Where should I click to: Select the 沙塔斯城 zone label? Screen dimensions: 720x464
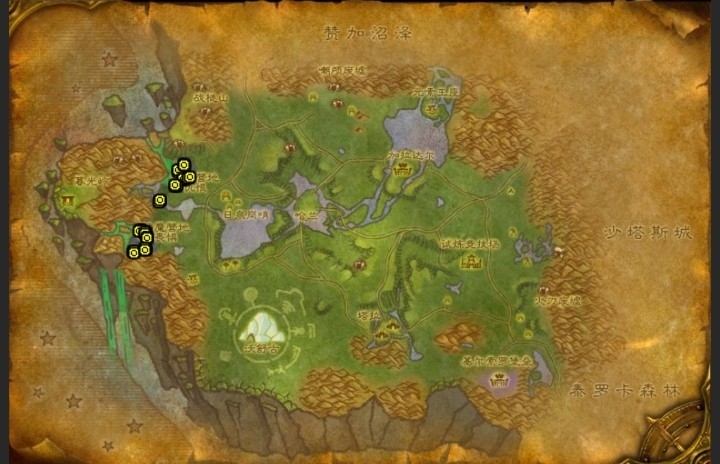(648, 232)
